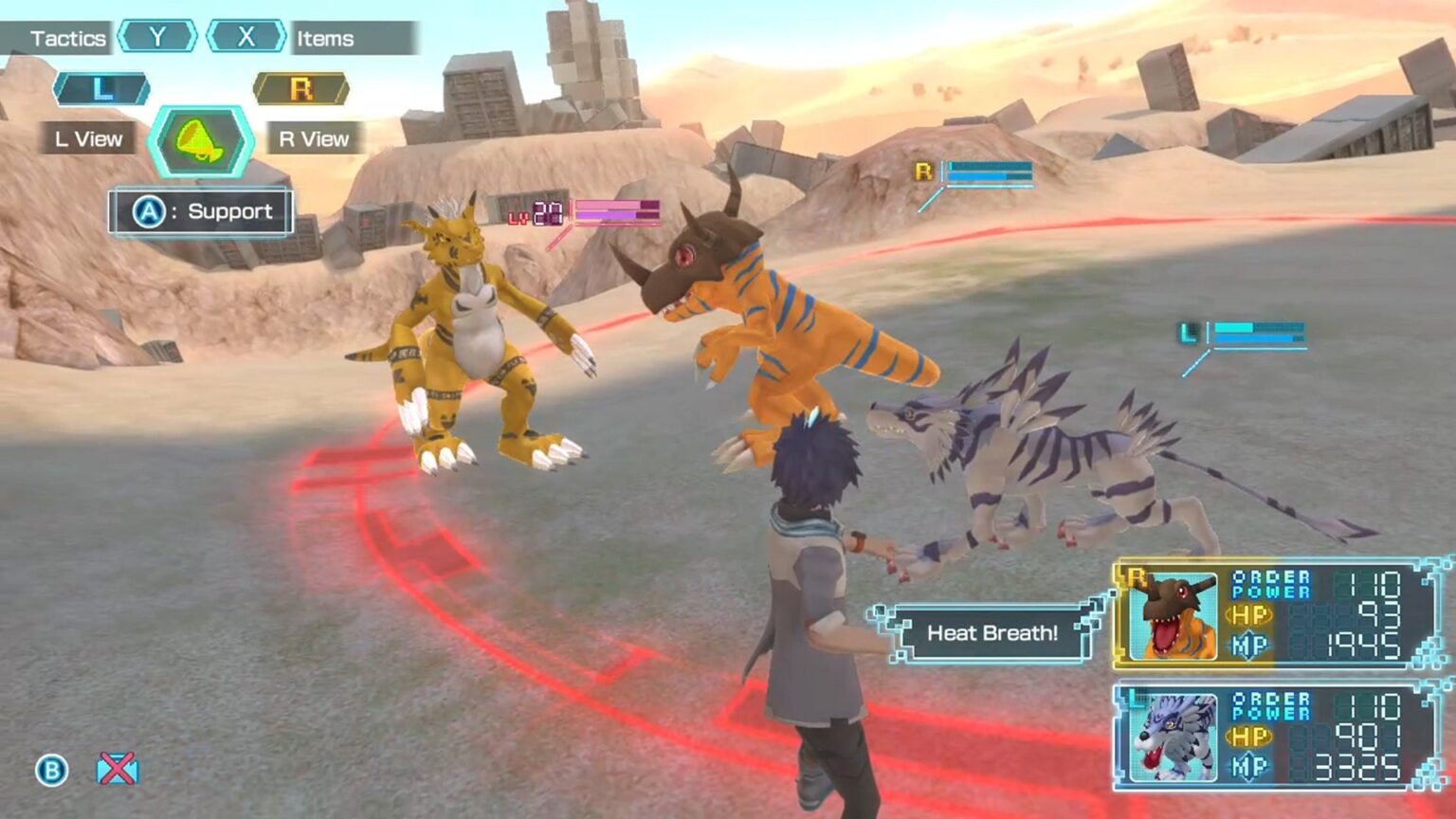Viewport: 1456px width, 819px height.
Task: Switch to the R View
Action: coord(314,138)
